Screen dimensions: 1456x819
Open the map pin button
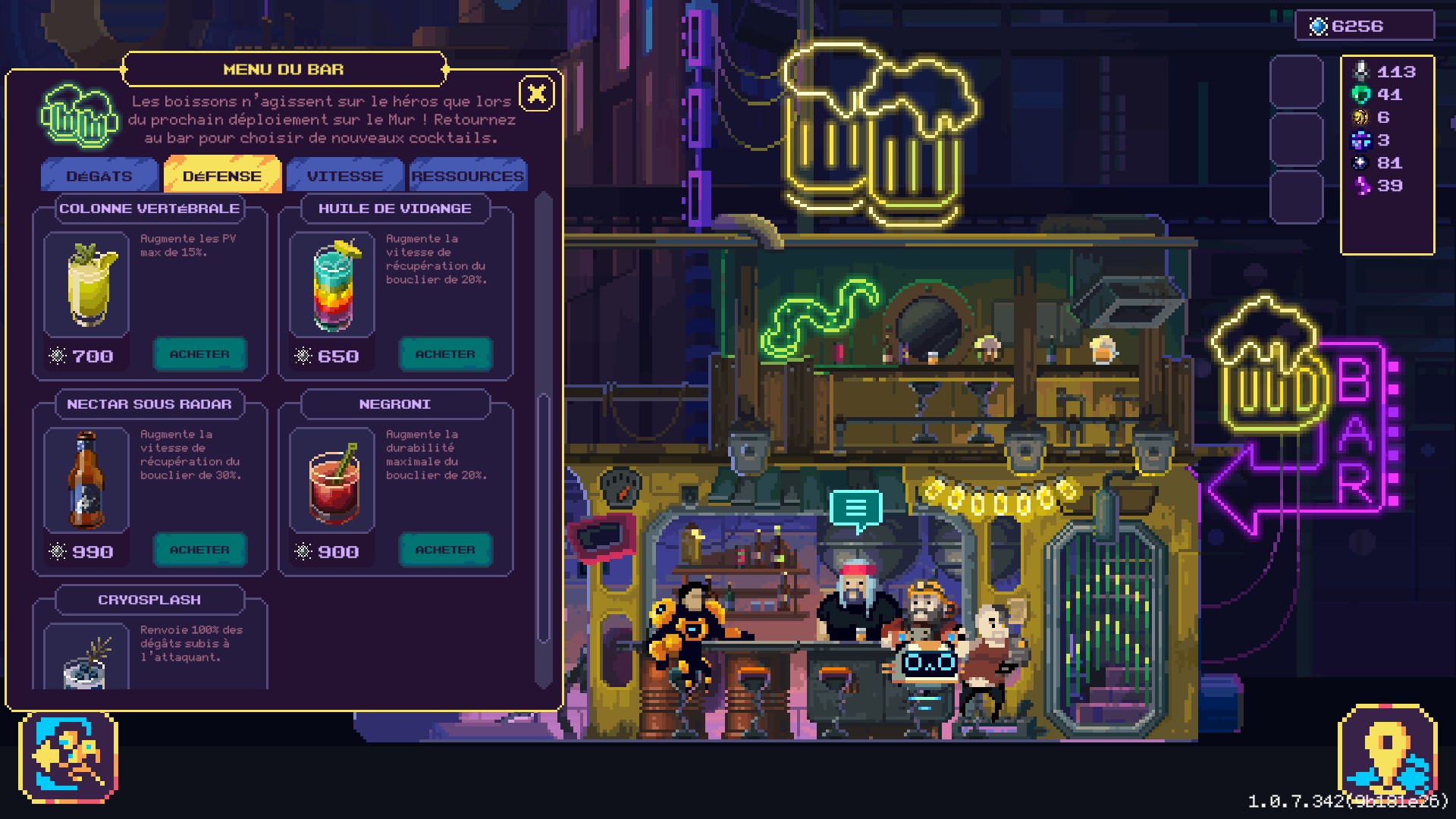(1387, 755)
